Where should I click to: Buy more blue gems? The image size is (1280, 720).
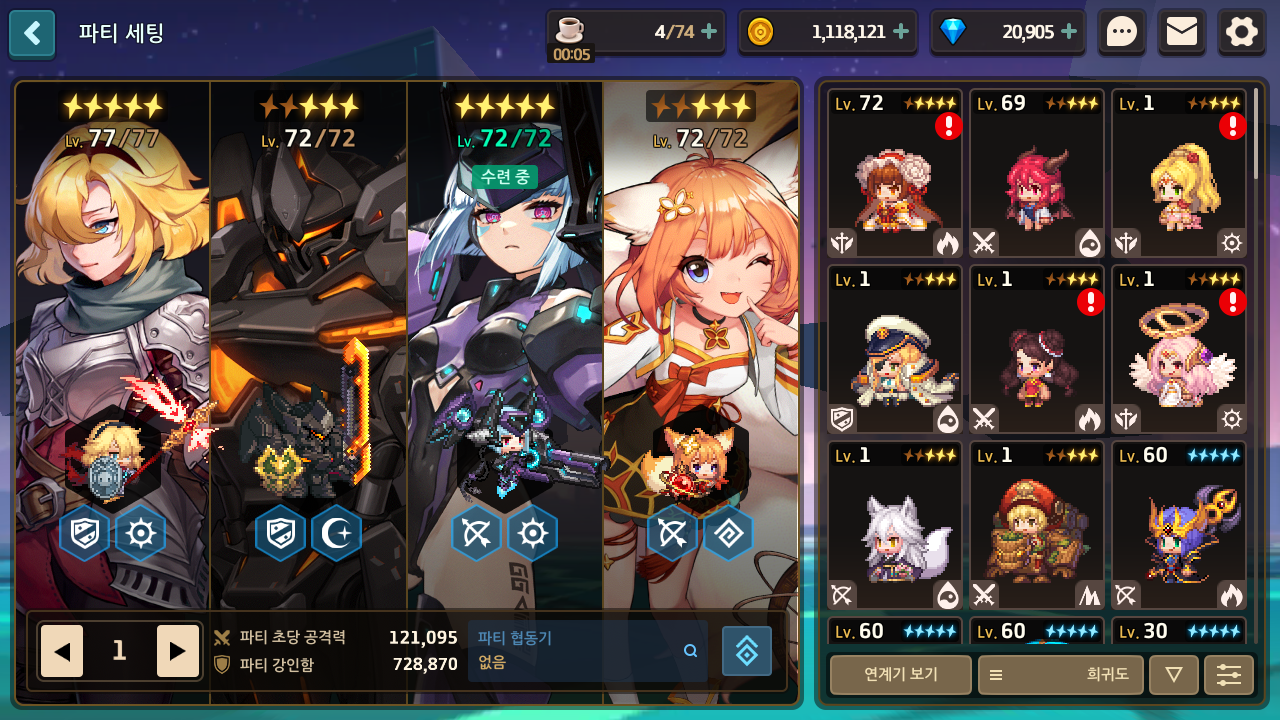[x=1069, y=32]
